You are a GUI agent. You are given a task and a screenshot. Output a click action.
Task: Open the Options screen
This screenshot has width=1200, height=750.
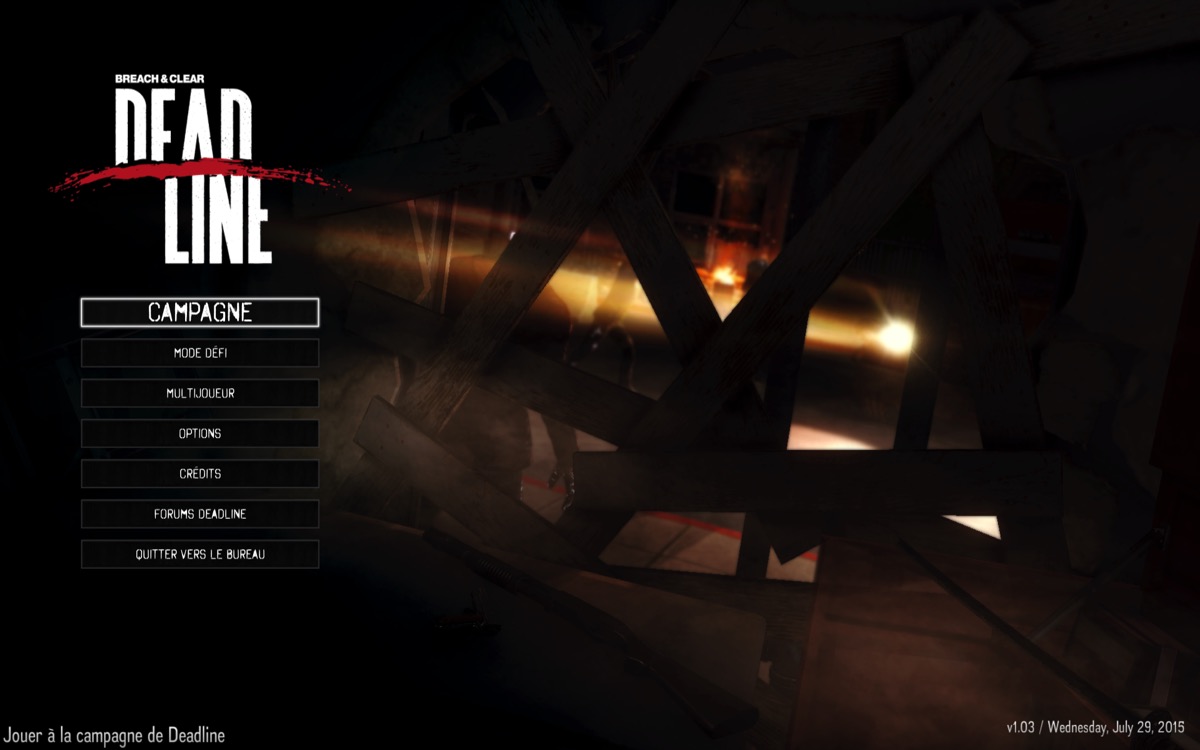200,433
